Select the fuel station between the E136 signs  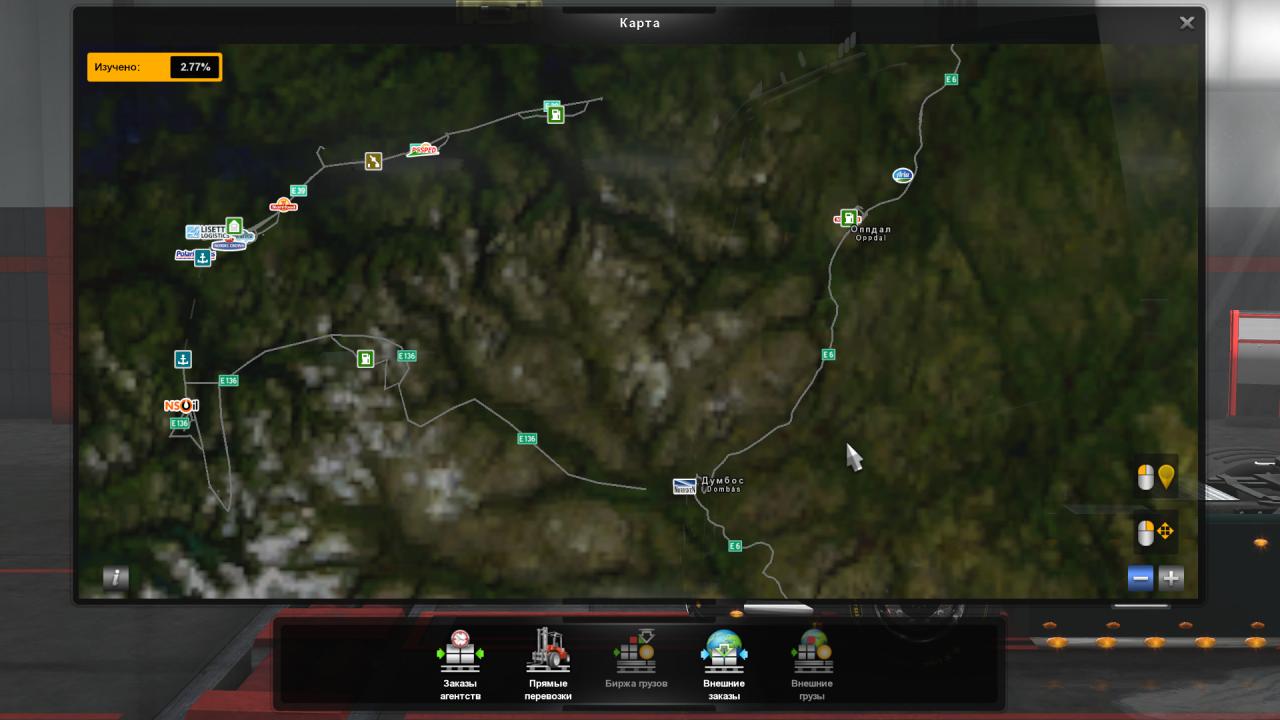point(366,358)
